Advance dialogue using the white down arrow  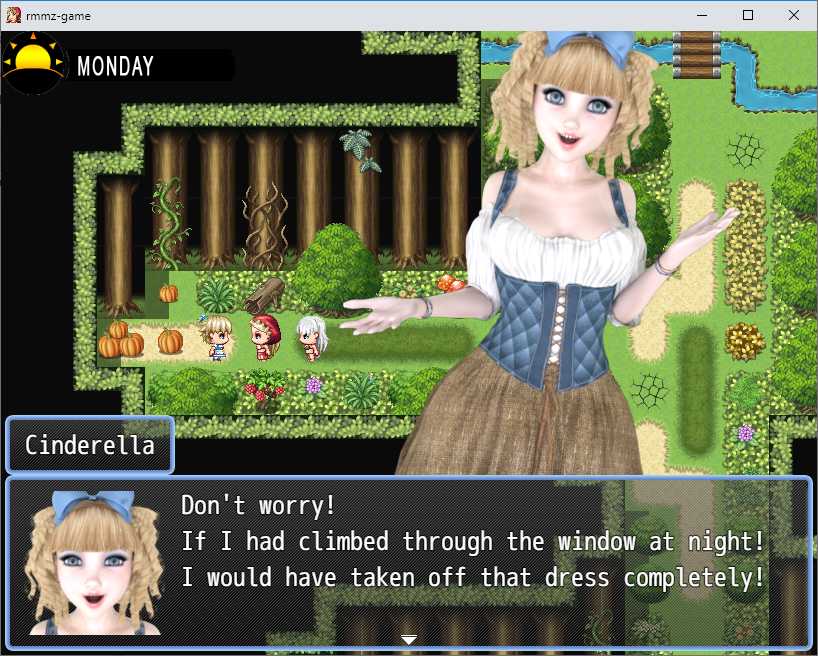[x=408, y=639]
